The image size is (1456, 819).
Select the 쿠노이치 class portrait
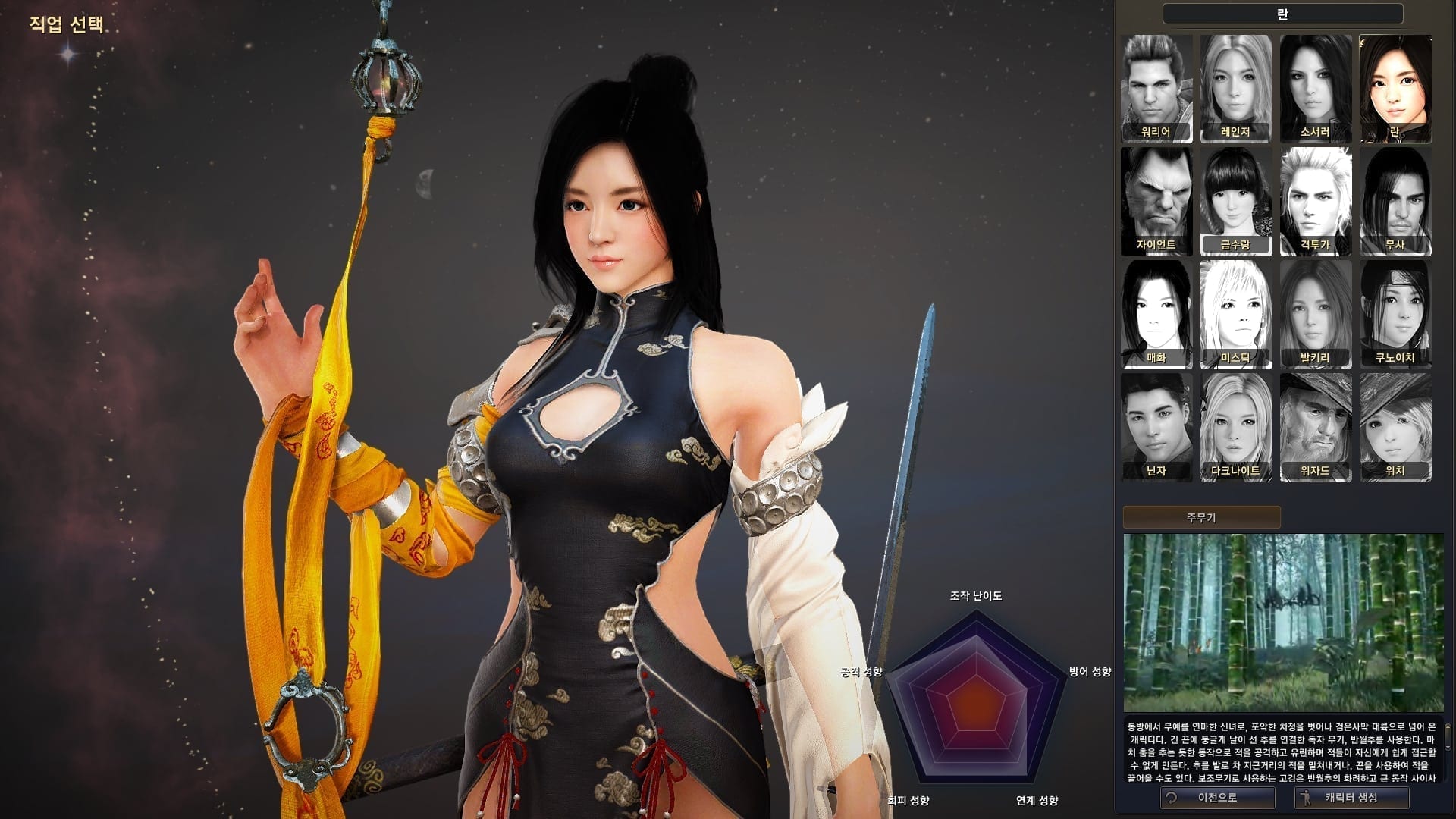tap(1395, 314)
